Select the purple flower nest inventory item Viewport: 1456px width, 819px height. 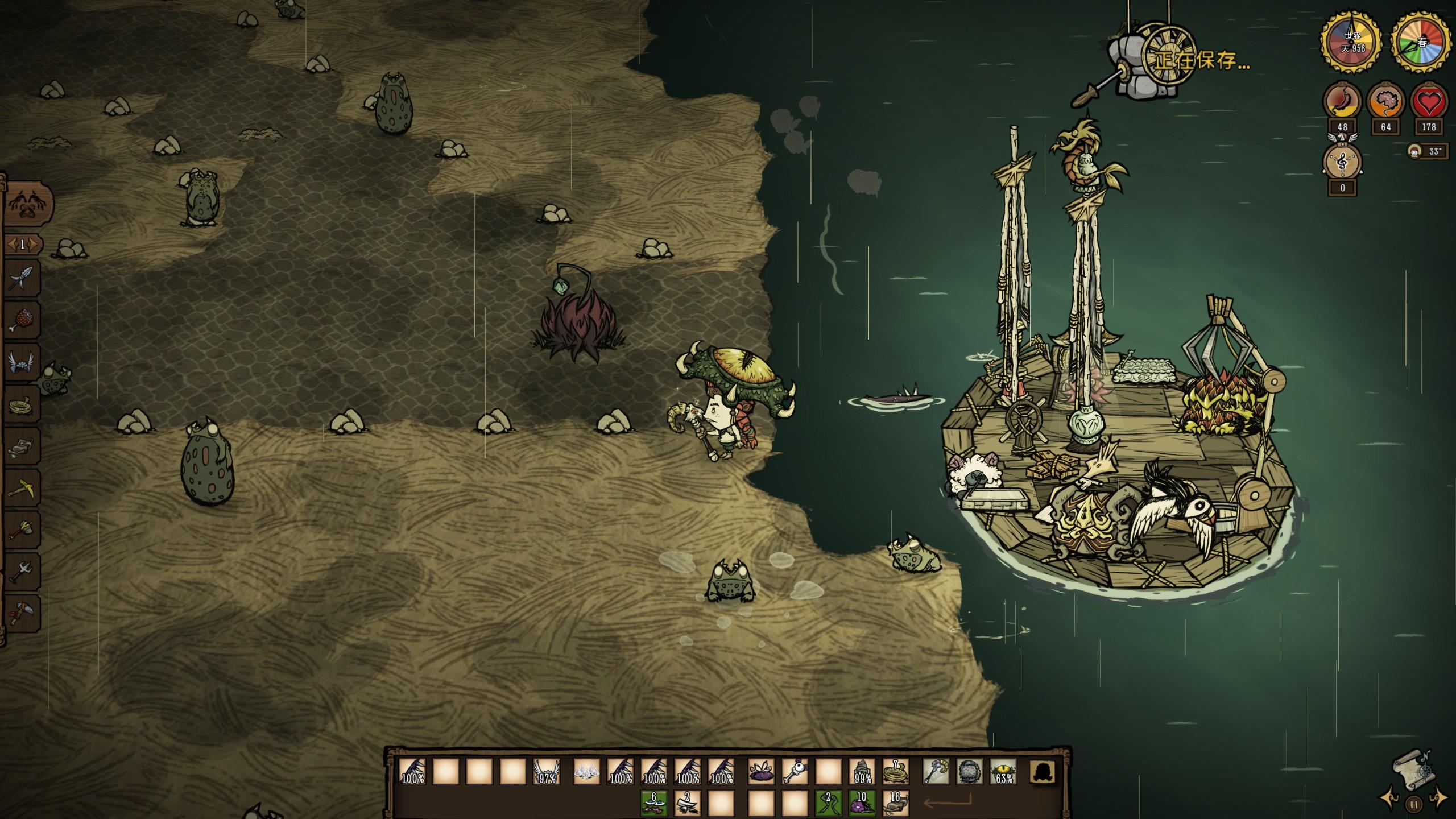[761, 772]
